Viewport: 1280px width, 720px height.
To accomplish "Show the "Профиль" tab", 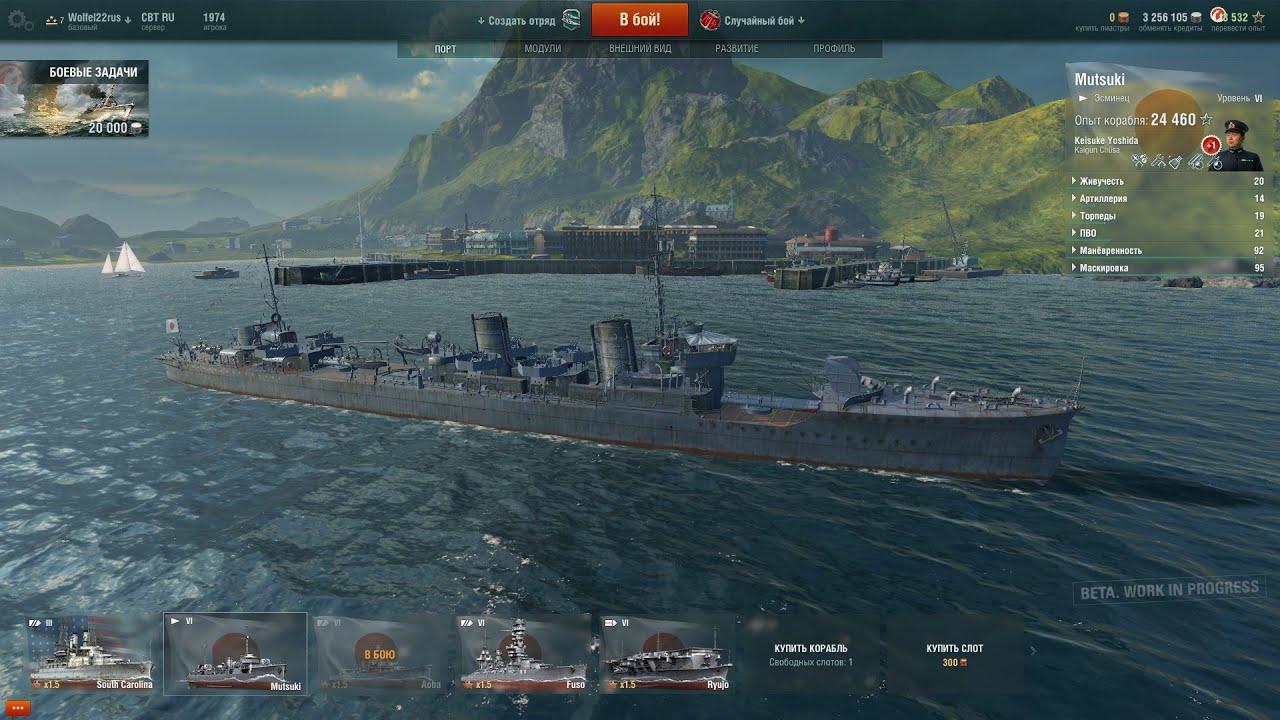I will (x=833, y=49).
